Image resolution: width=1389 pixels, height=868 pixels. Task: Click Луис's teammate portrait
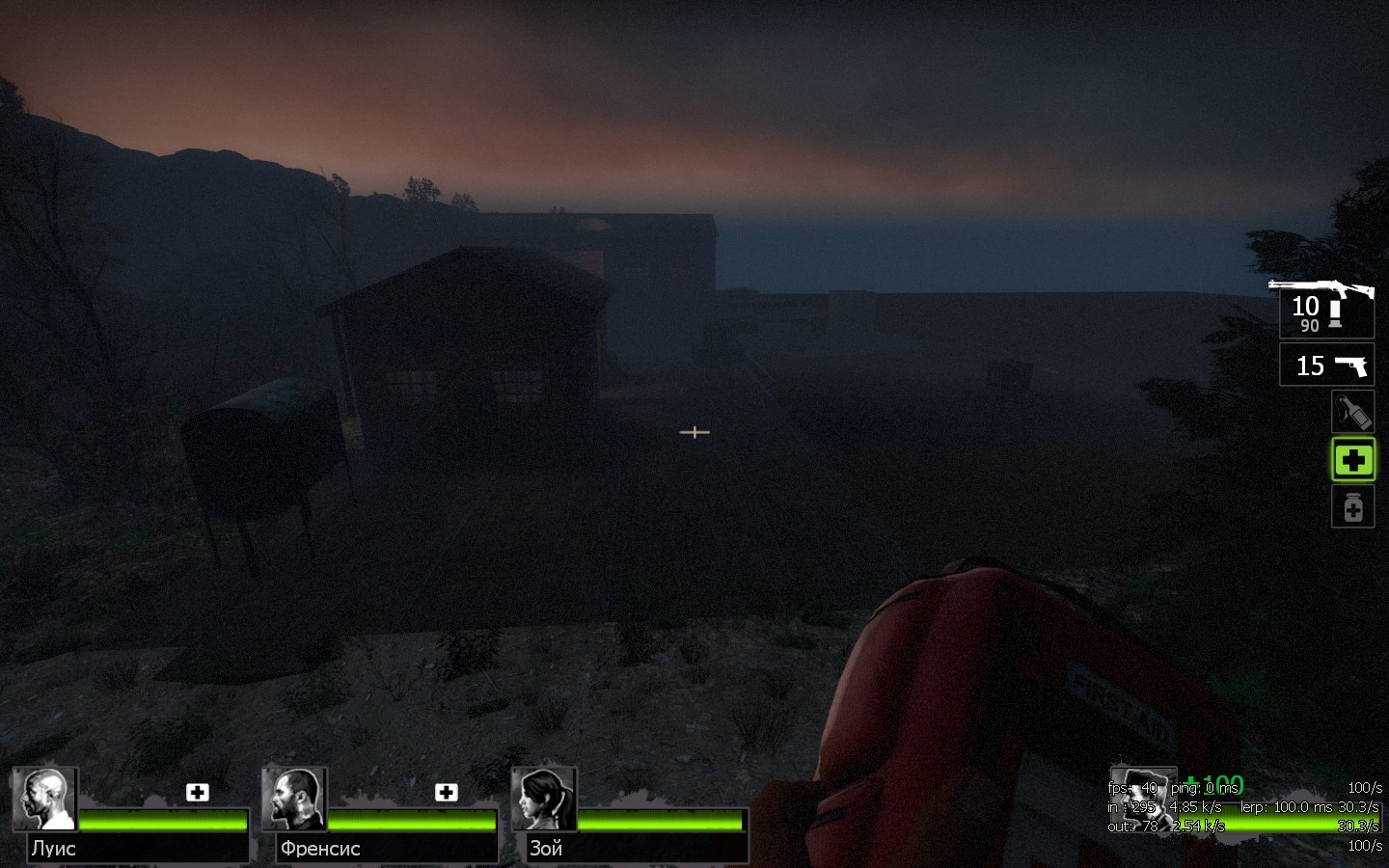45,800
